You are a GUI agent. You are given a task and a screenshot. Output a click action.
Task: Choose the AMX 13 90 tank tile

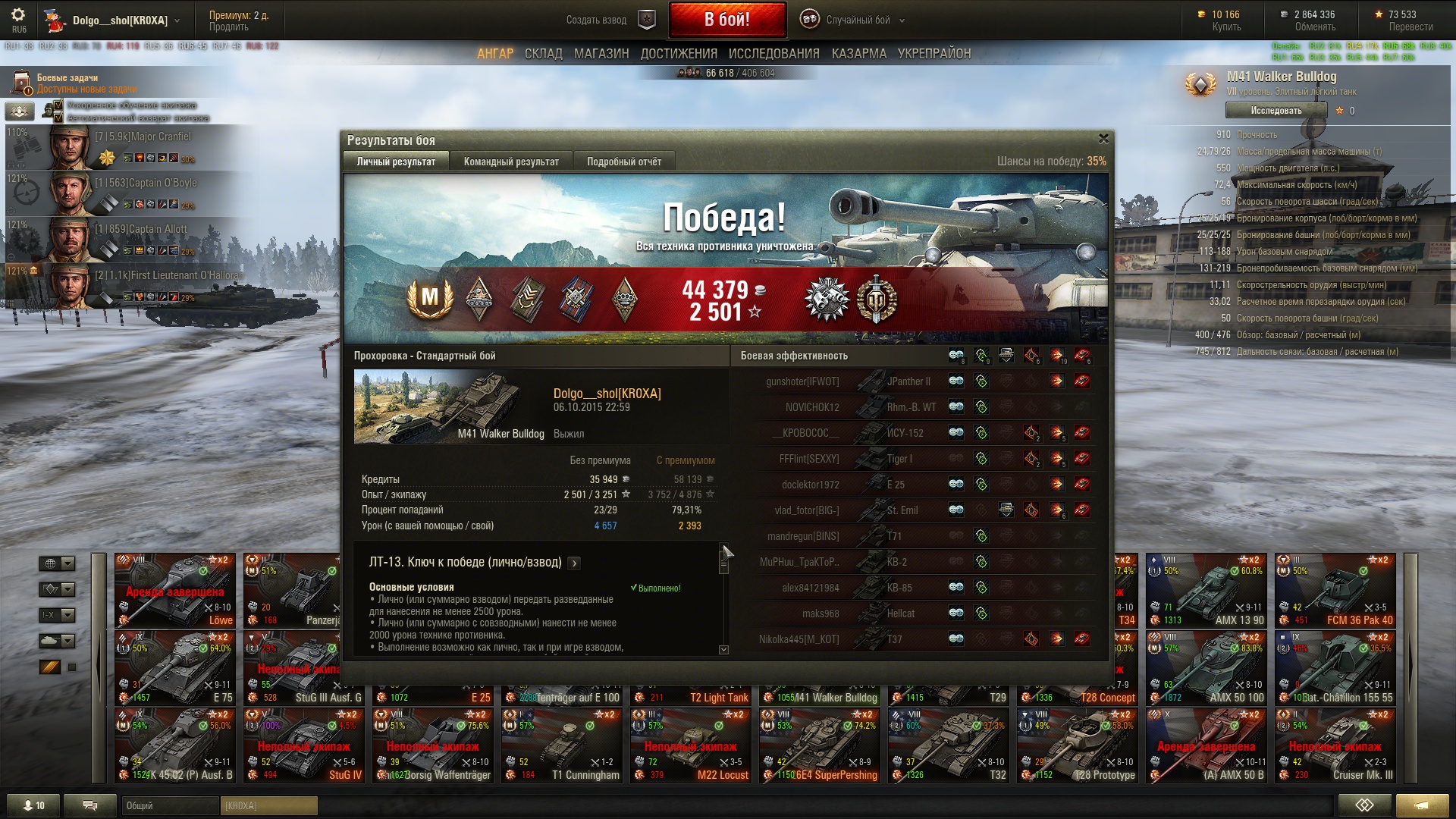(1206, 591)
